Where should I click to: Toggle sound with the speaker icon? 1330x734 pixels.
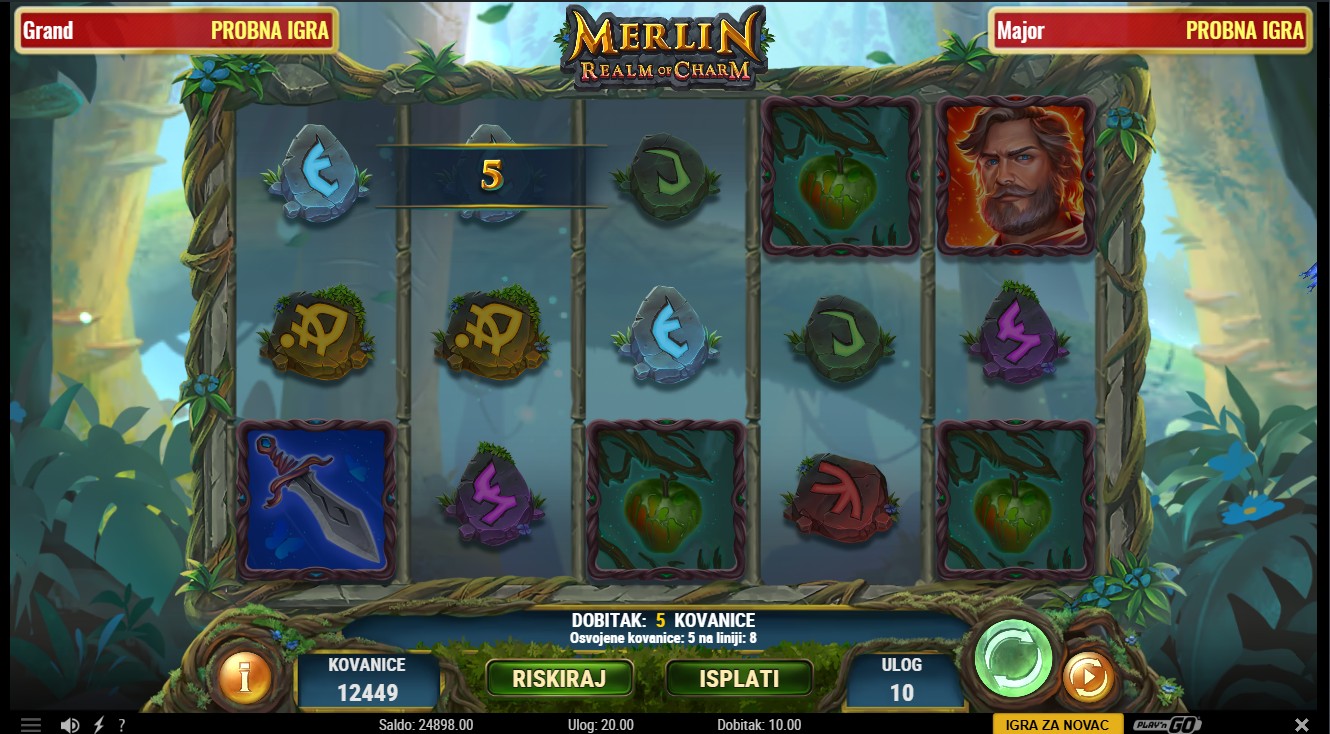[70, 725]
